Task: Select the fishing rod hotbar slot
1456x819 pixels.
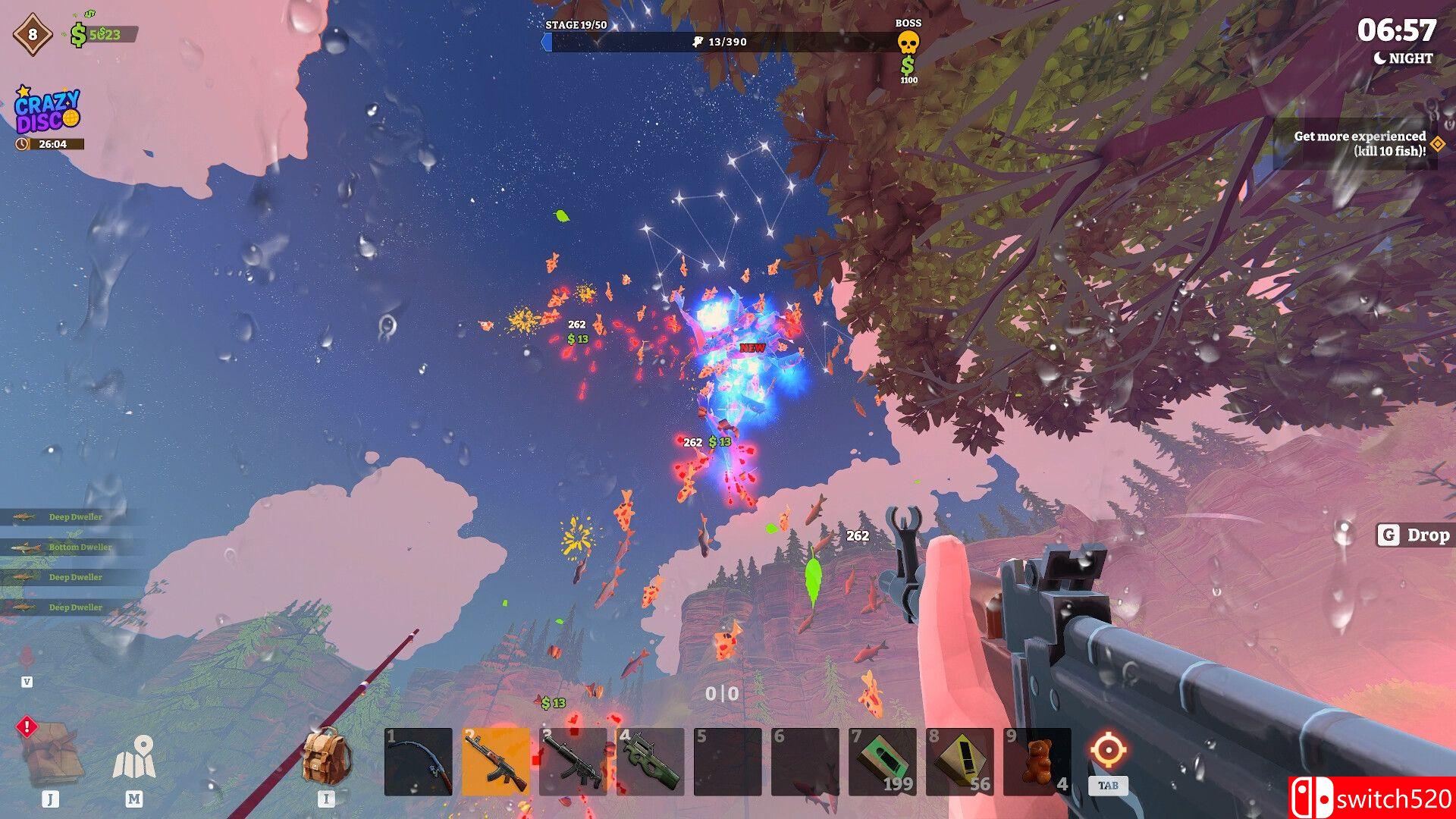Action: (x=419, y=762)
